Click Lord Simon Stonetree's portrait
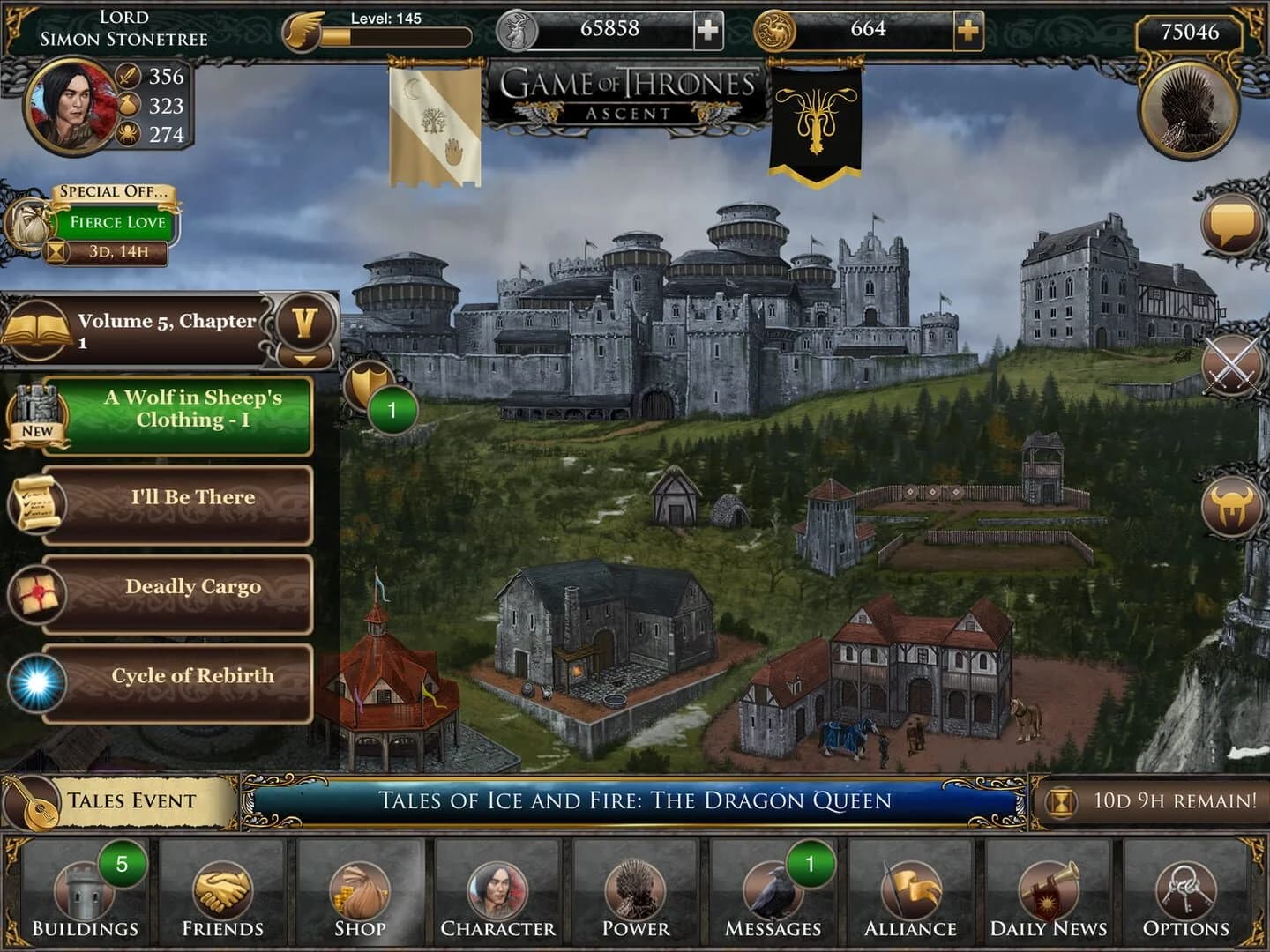 [x=69, y=108]
